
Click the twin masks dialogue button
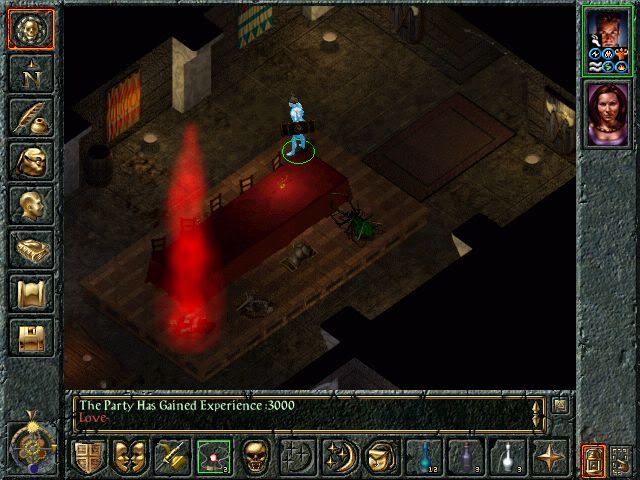click(129, 457)
